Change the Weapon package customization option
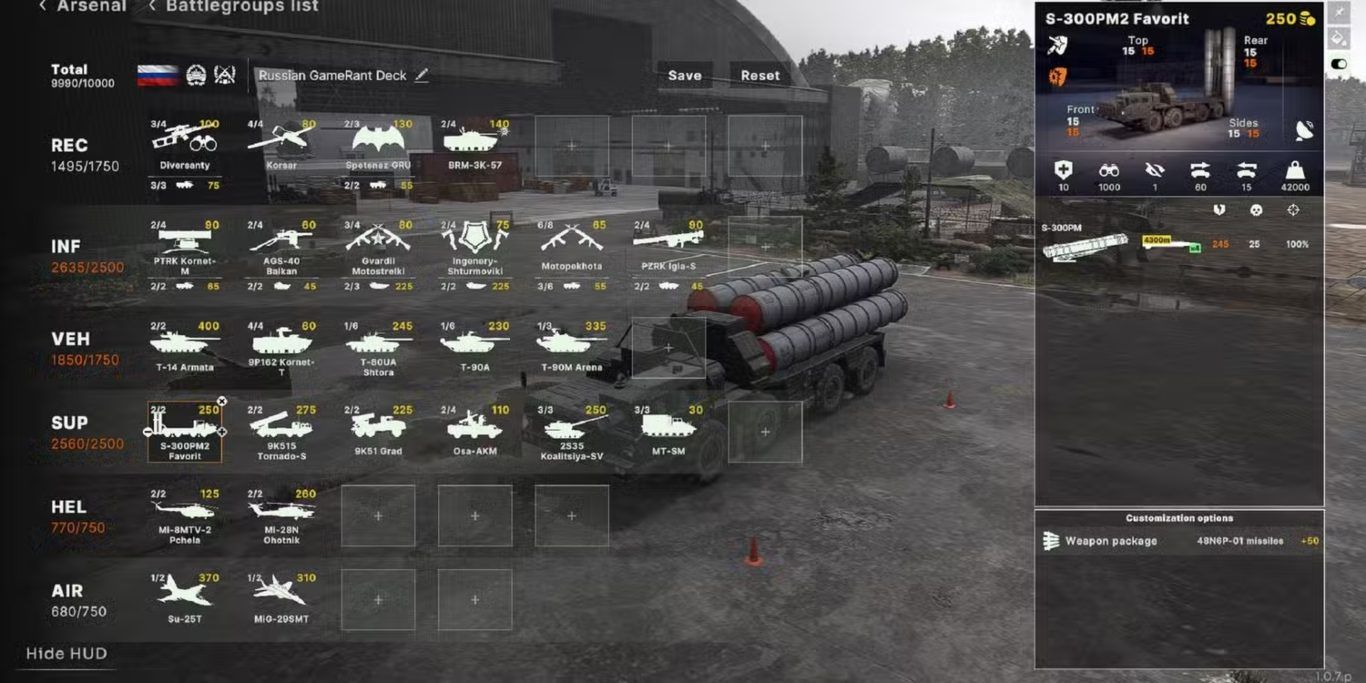1366x683 pixels. coord(1179,541)
